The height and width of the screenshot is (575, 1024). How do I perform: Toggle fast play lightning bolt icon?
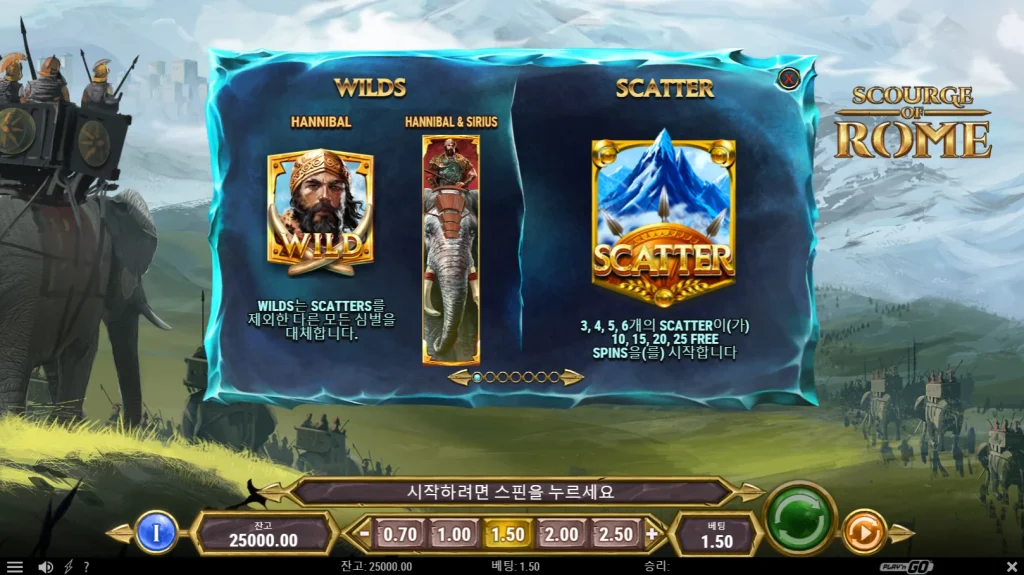[x=68, y=566]
